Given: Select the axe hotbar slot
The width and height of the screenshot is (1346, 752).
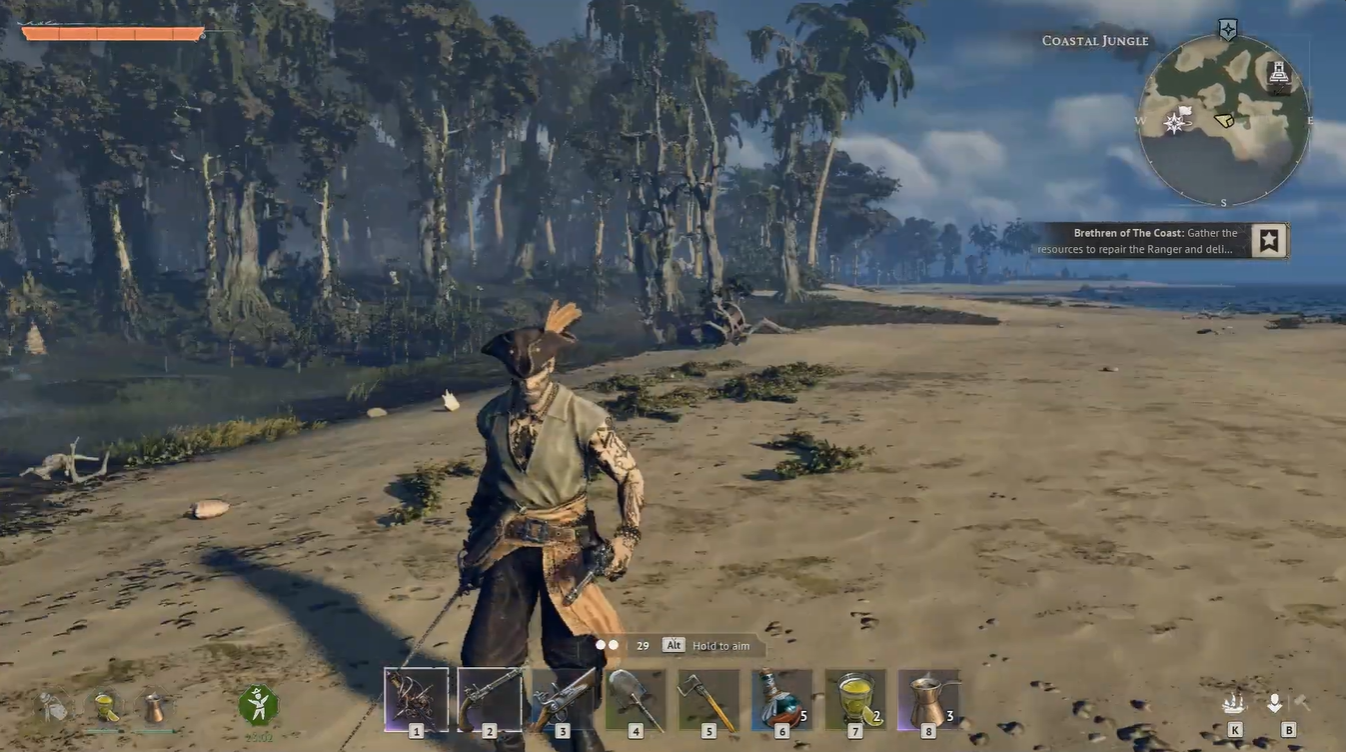Looking at the screenshot, I should pos(708,699).
